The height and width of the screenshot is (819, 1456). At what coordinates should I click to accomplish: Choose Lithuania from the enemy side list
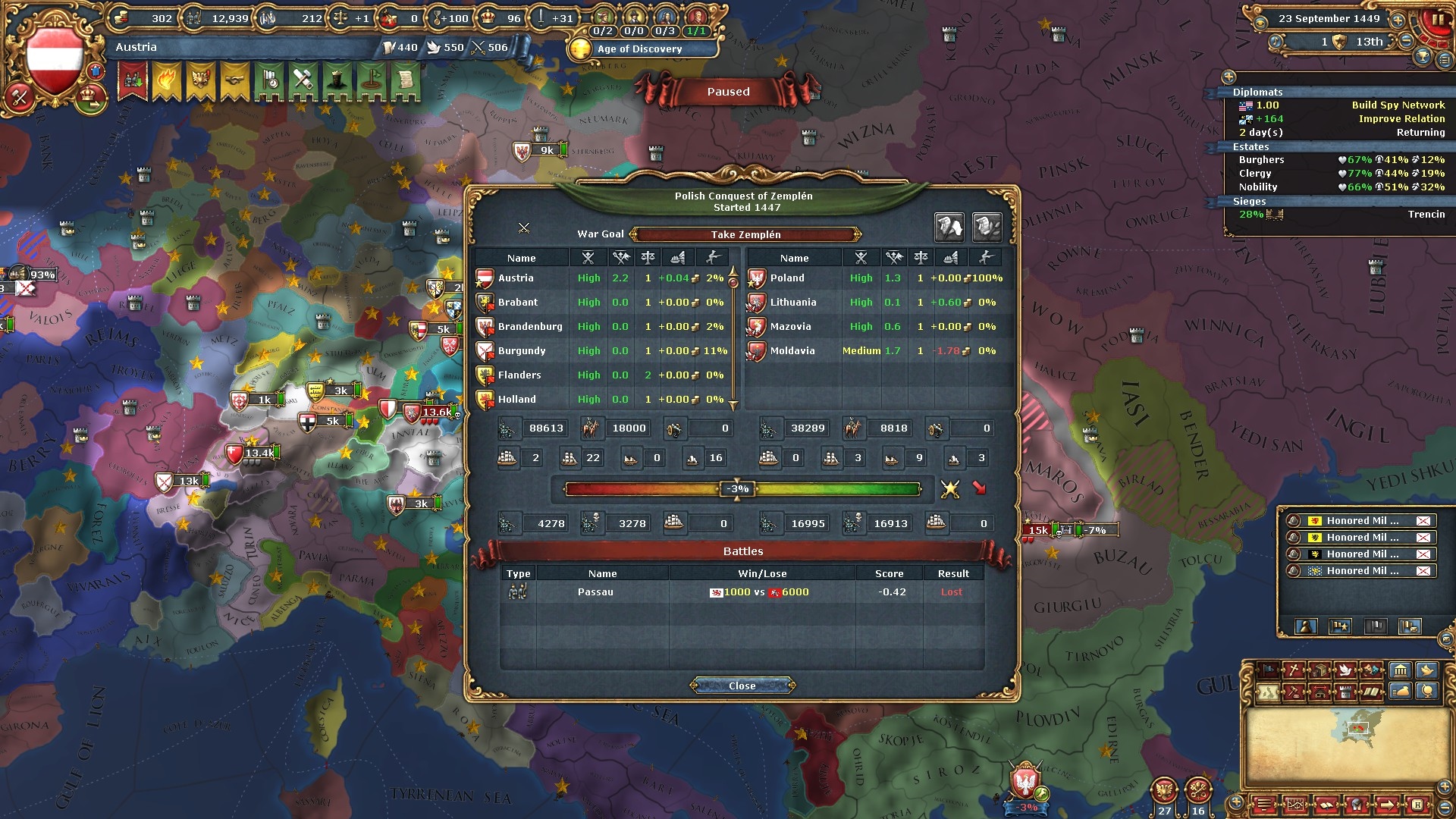[793, 303]
